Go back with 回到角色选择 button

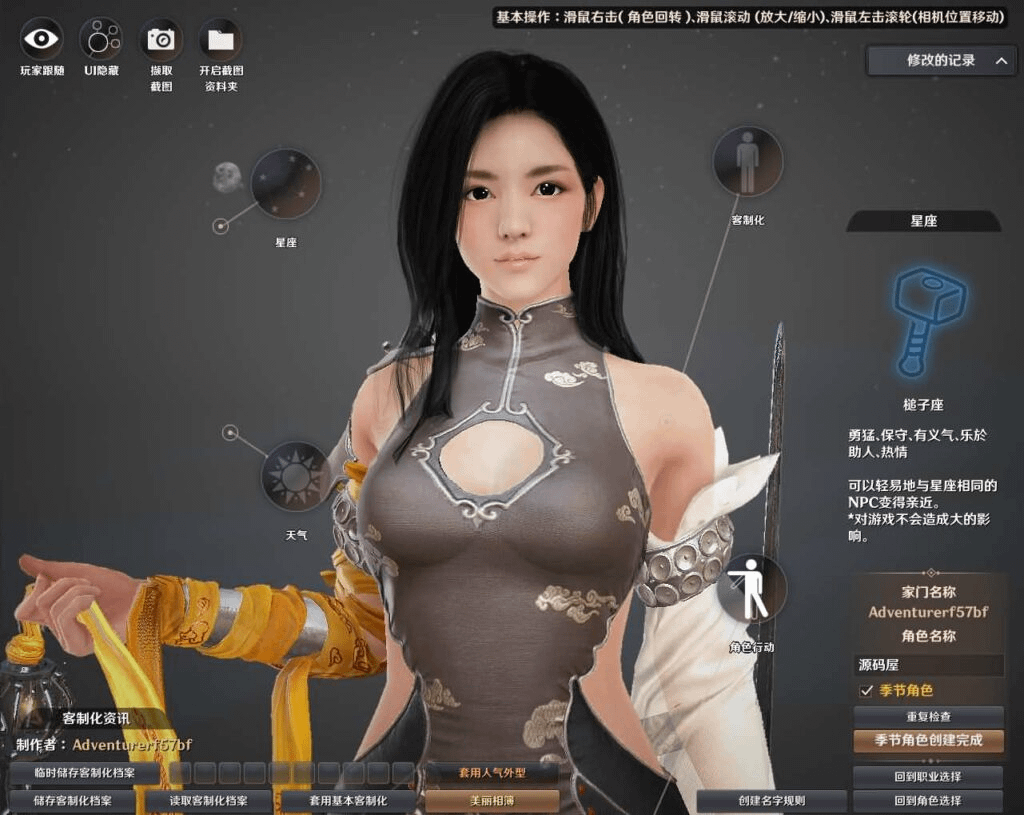[x=928, y=801]
